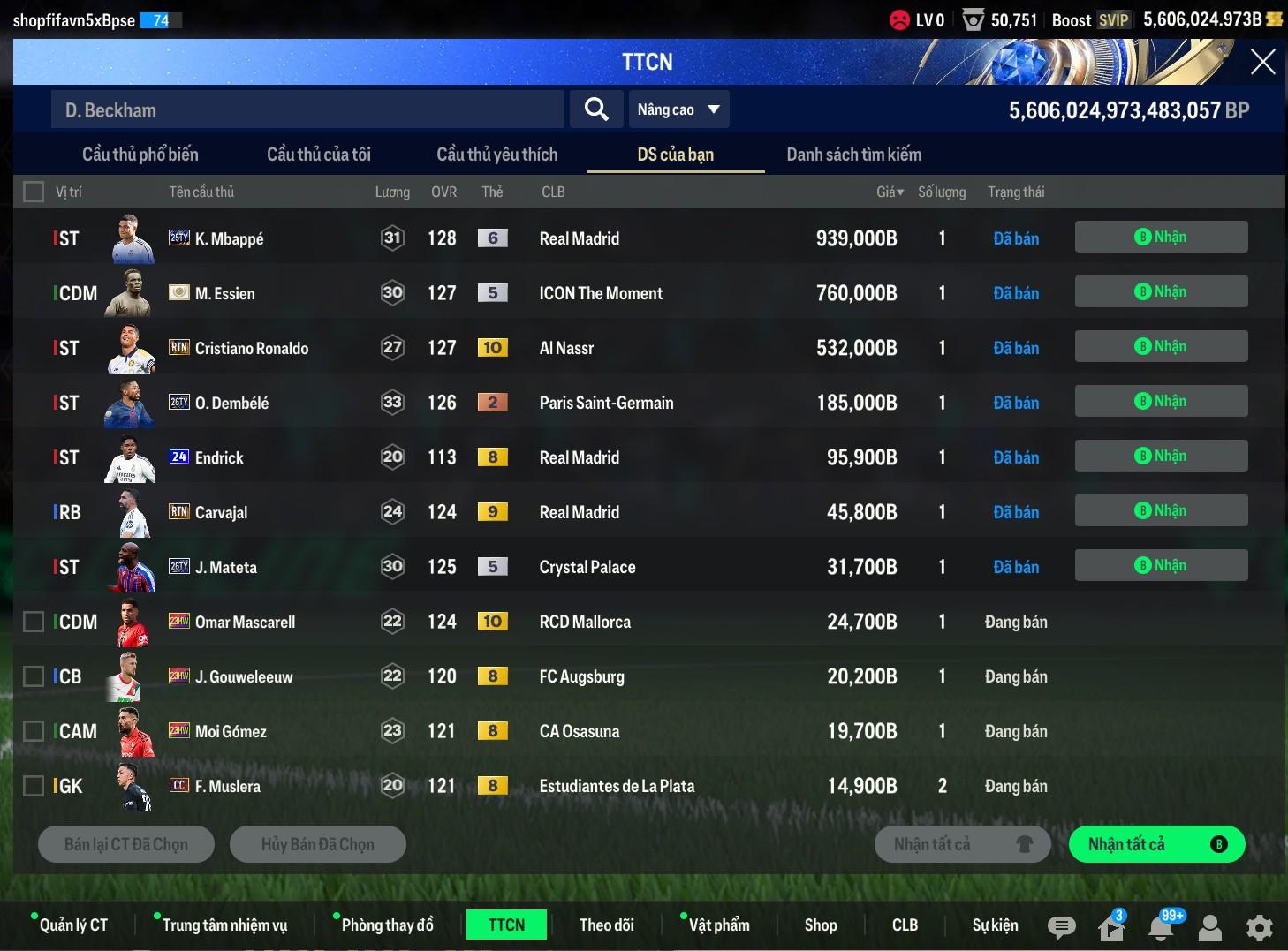Show the Danh sách tìm kiếm tab

click(x=853, y=155)
